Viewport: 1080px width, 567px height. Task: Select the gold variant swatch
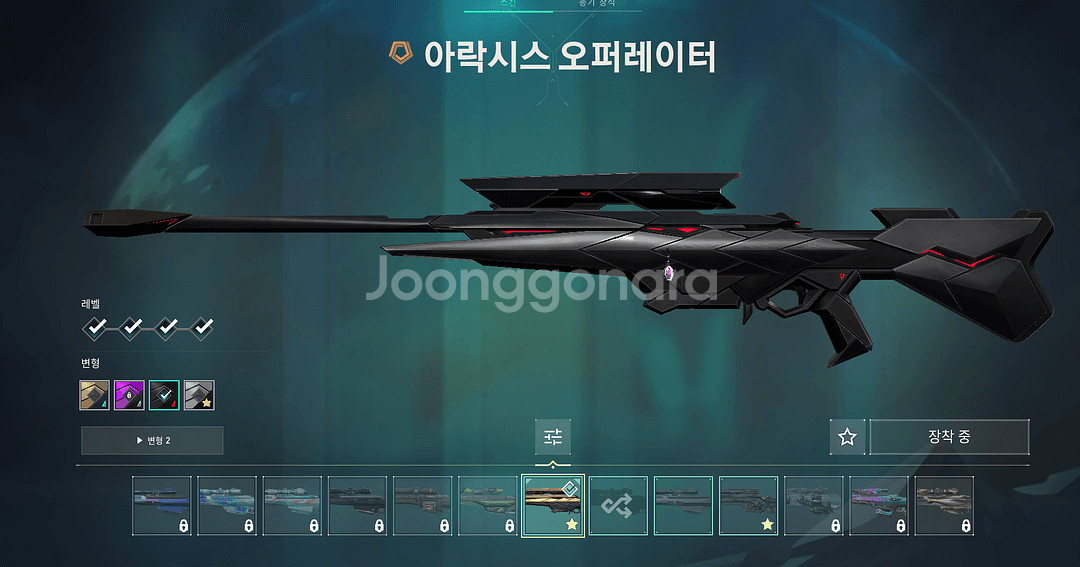point(94,395)
